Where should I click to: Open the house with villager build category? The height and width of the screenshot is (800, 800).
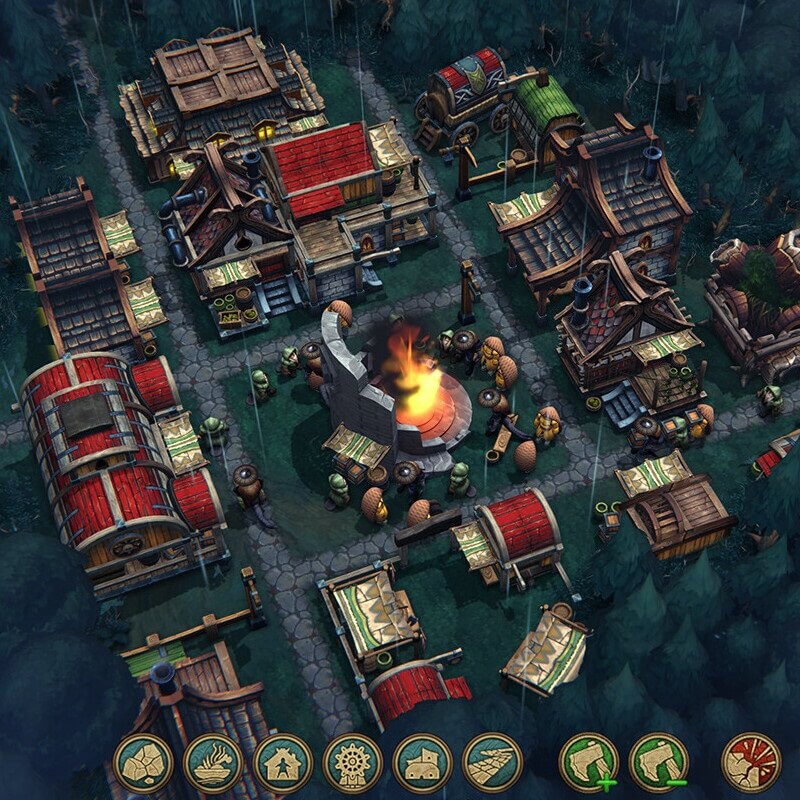[283, 763]
